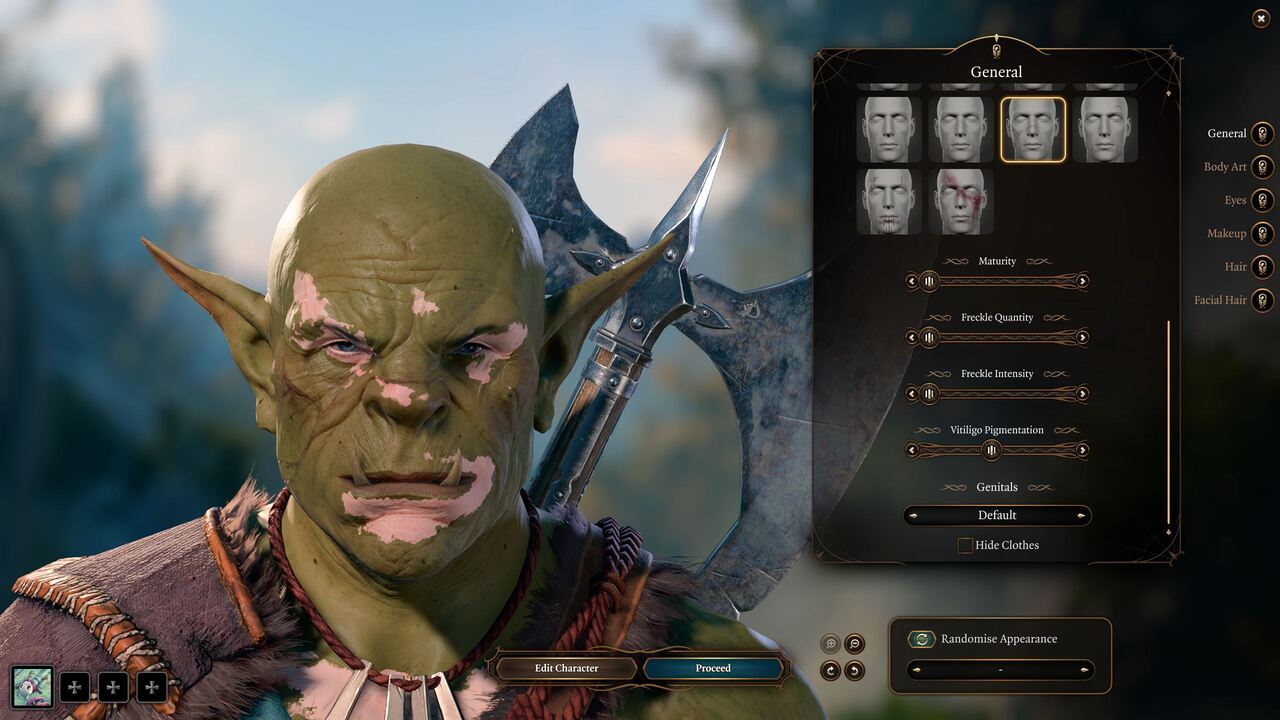
Task: Switch to Edit Character
Action: point(565,668)
